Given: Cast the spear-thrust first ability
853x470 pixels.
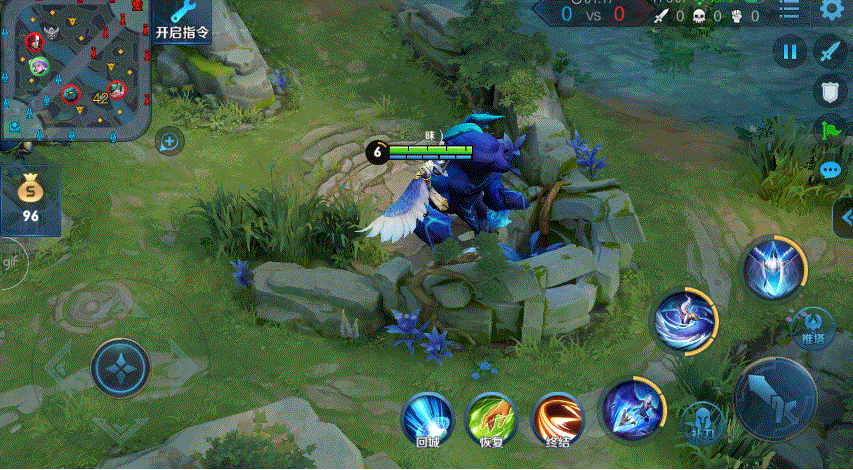Looking at the screenshot, I should 633,408.
